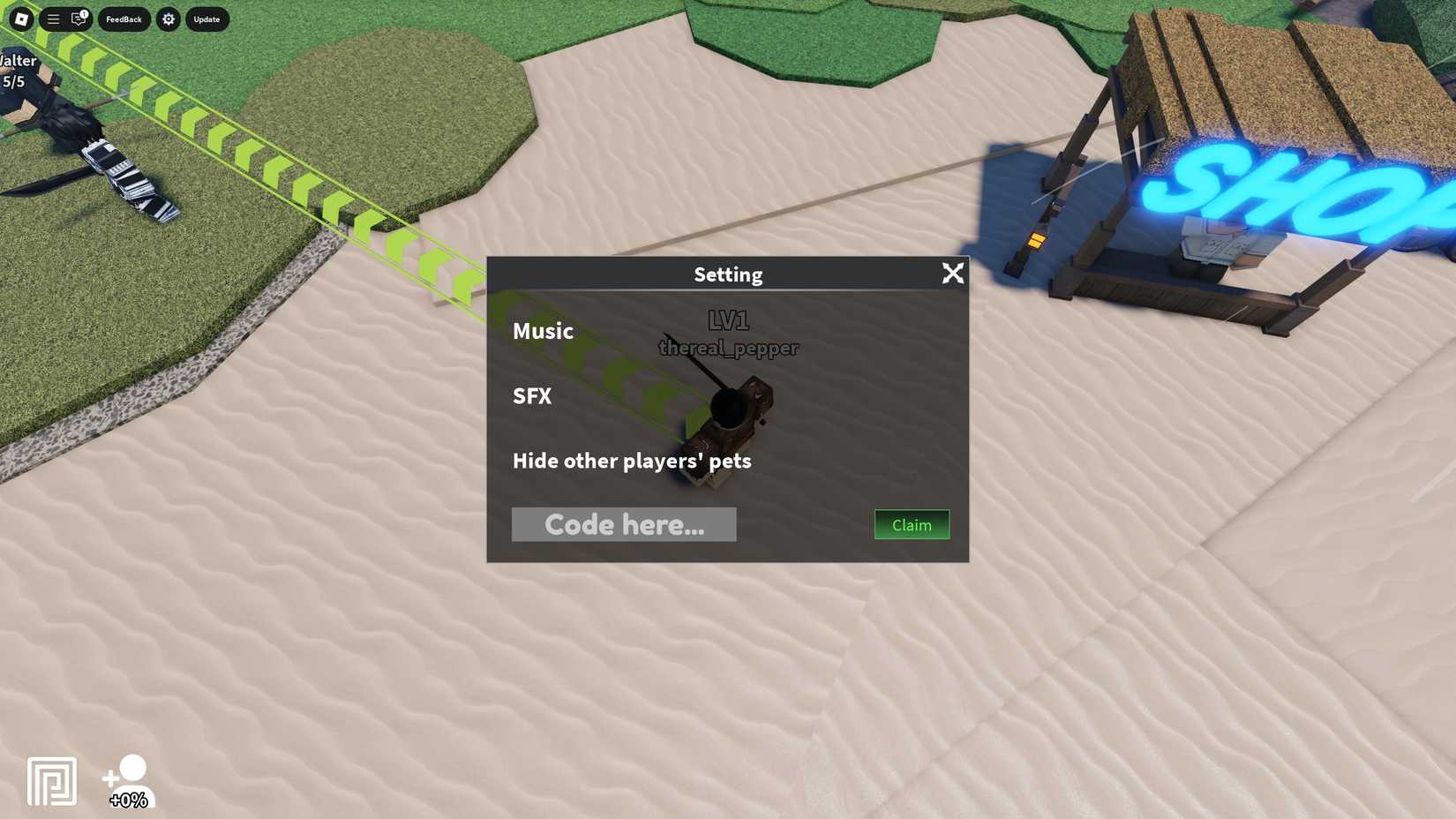Enable Hide other players' pets
Screen dimensions: 1456x819
(632, 460)
